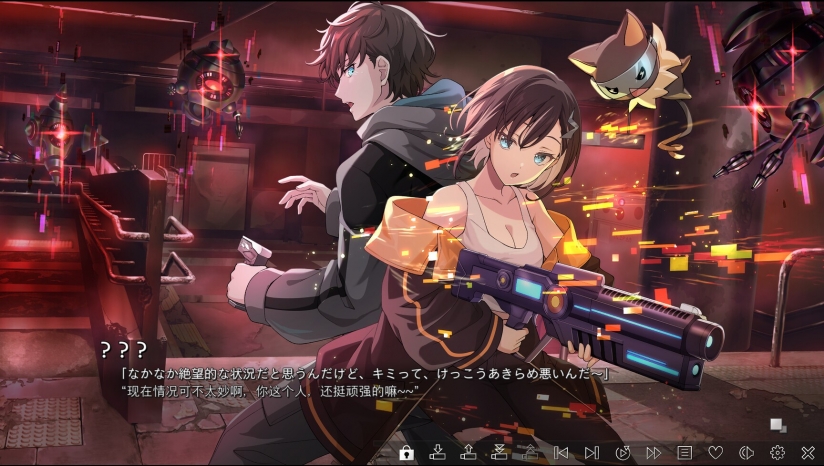Start auto-play with the circular play icon

coord(622,453)
